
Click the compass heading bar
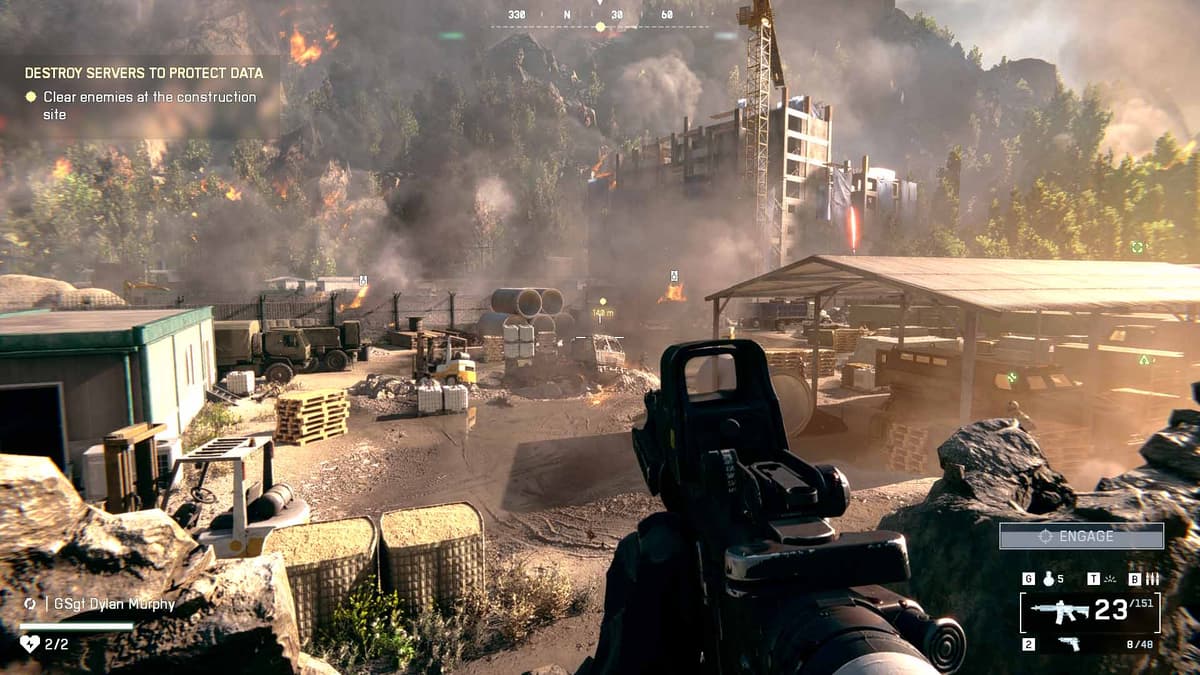point(600,17)
